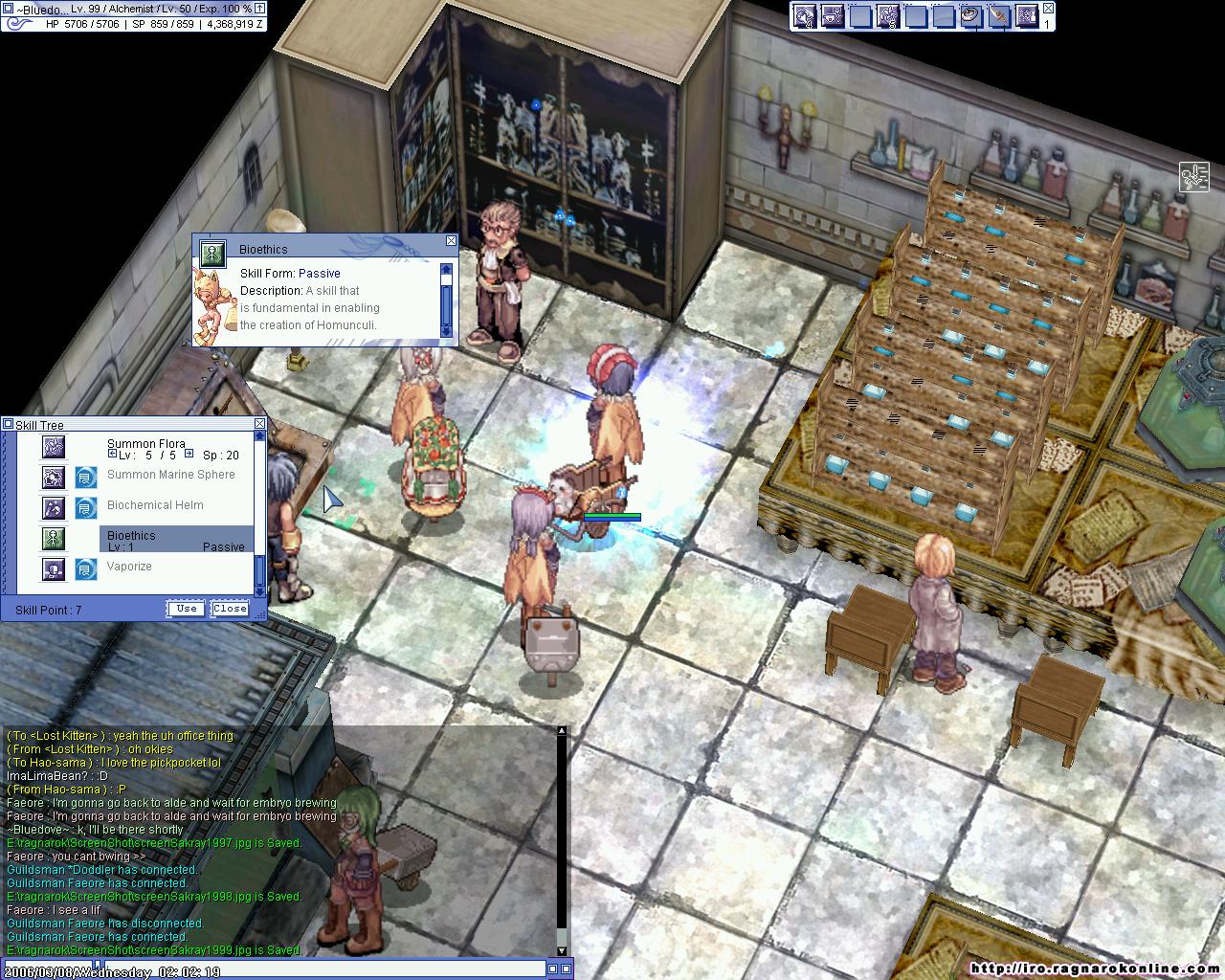Click the Use button in Skill Tree

pyautogui.click(x=187, y=609)
